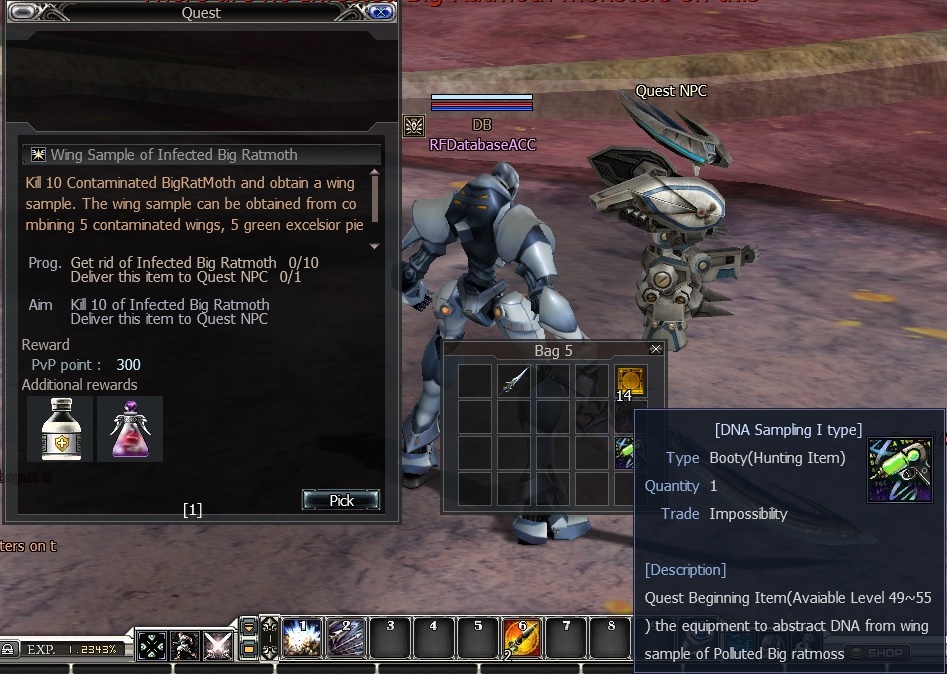The height and width of the screenshot is (674, 947).
Task: Select the gold item stack of 14
Action: (630, 381)
